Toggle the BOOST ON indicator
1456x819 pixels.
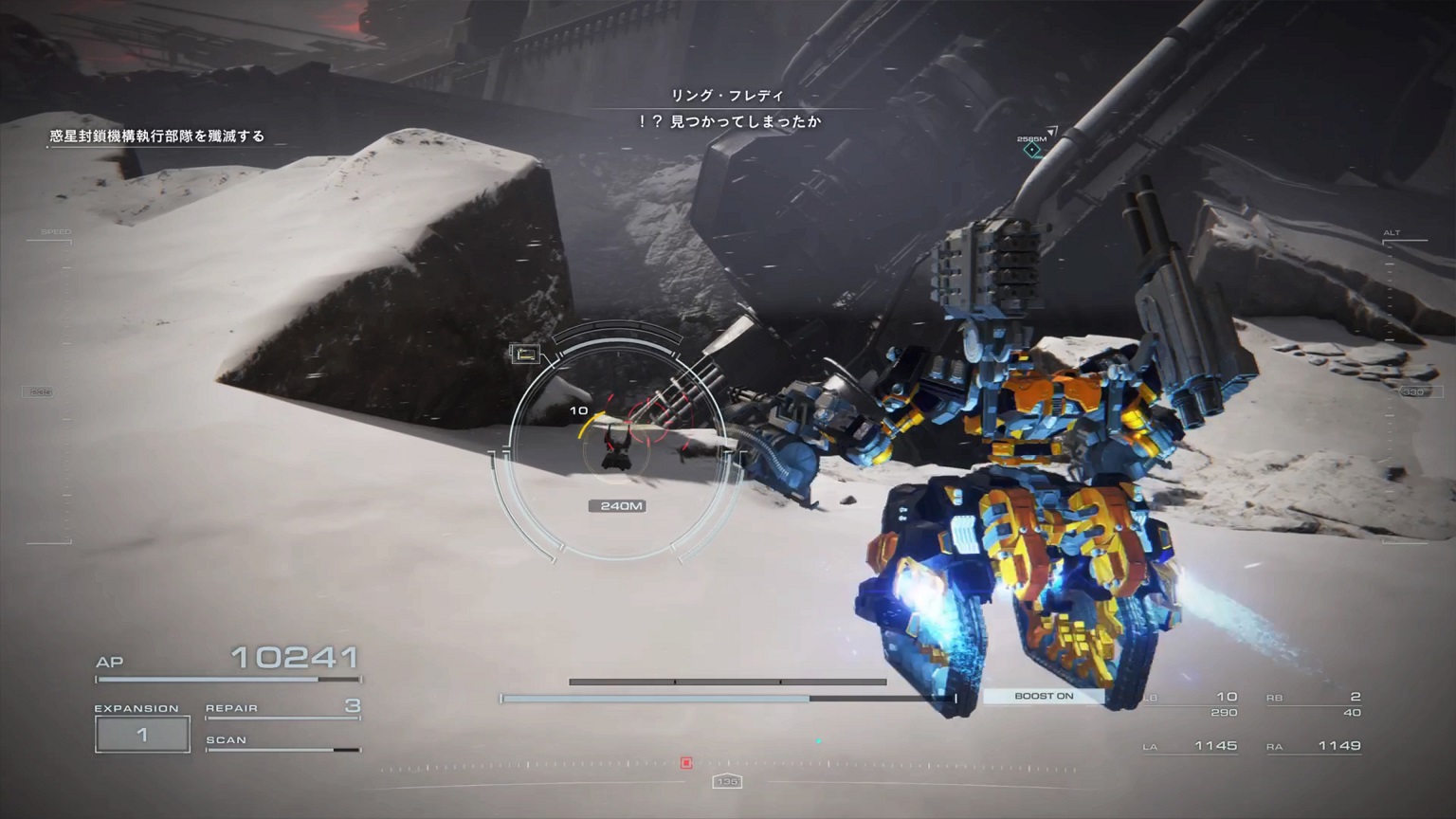(x=1043, y=696)
